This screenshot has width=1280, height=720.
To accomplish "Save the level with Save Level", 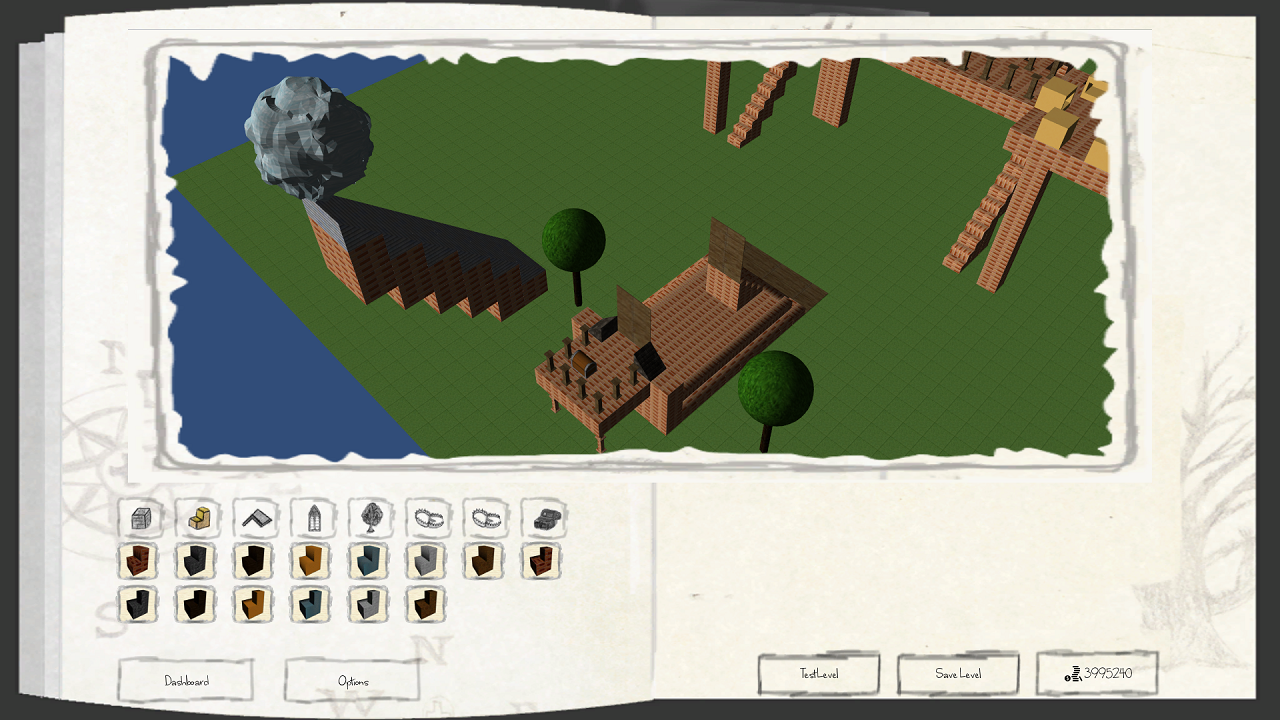I will 958,674.
